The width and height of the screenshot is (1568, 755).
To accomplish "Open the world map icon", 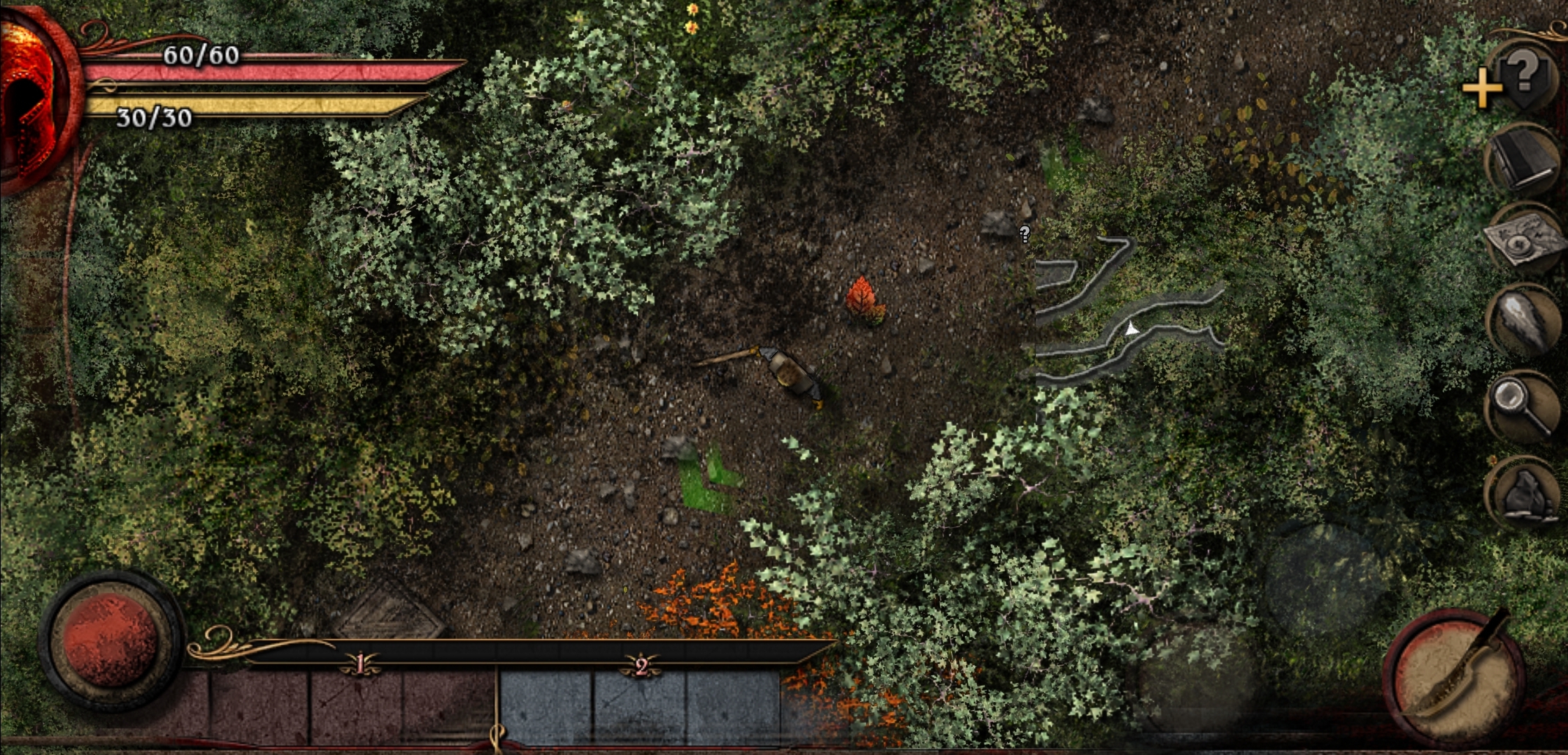I will pyautogui.click(x=1523, y=240).
